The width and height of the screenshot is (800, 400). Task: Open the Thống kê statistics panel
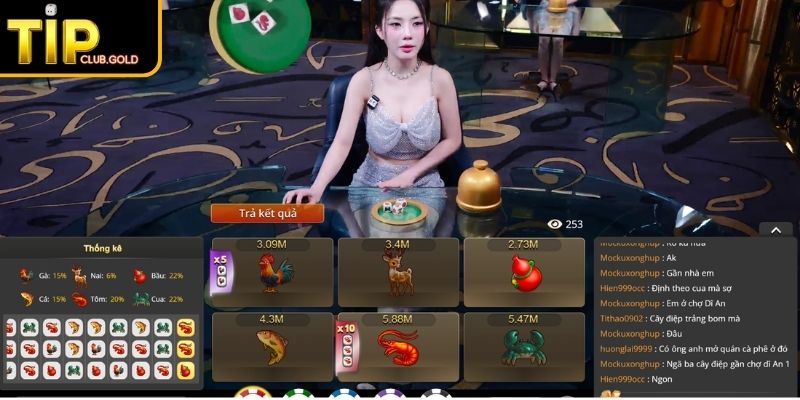102,249
